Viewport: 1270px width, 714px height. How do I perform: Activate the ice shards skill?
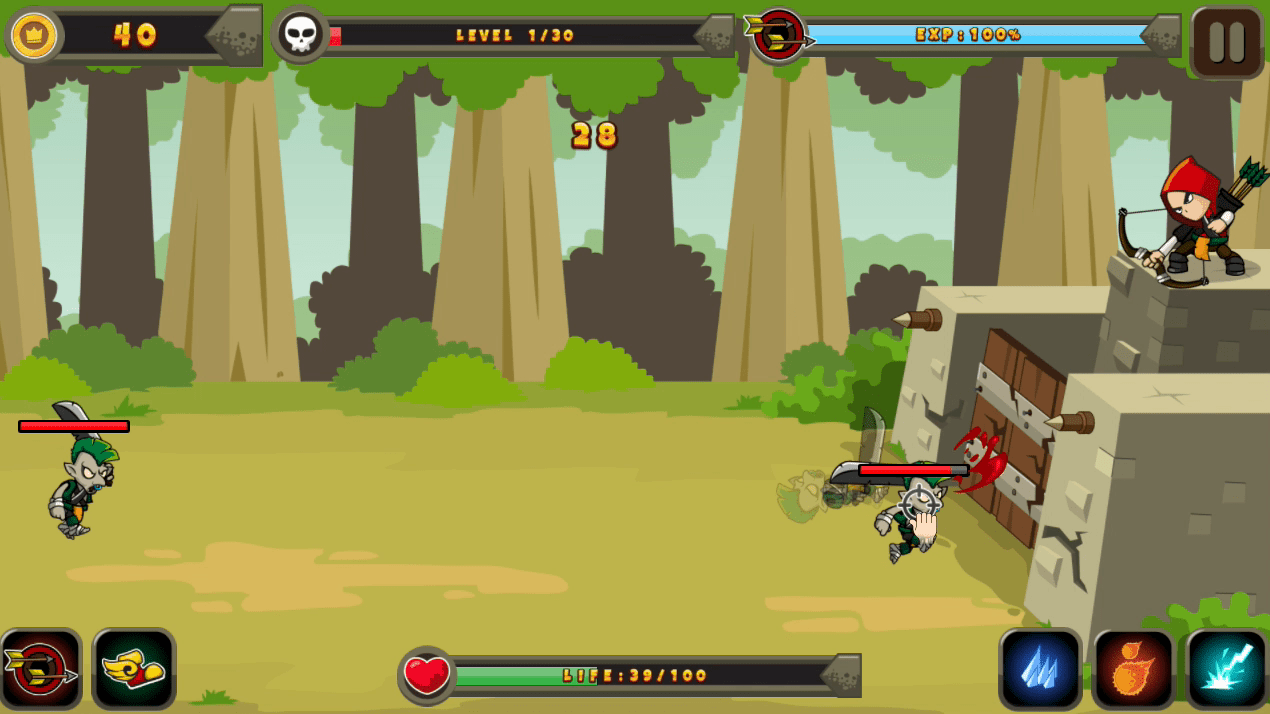coord(1040,669)
